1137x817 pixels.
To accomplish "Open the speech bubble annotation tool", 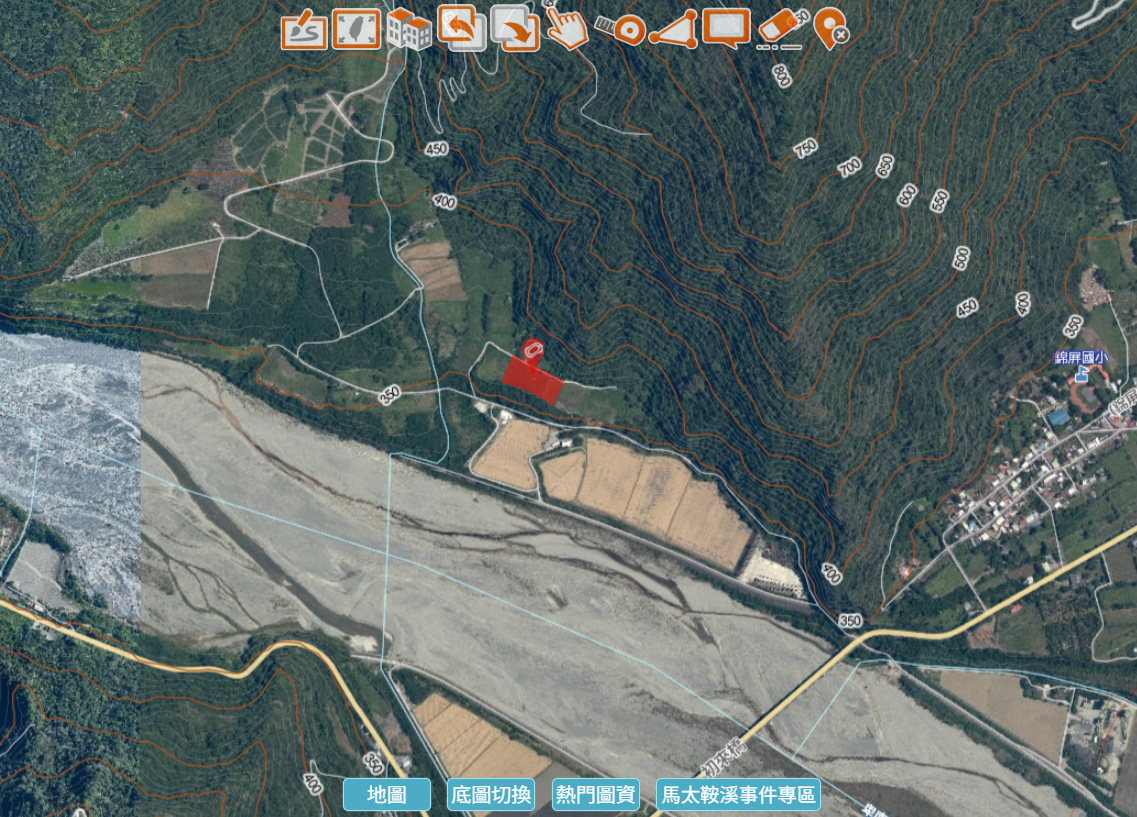I will point(726,29).
